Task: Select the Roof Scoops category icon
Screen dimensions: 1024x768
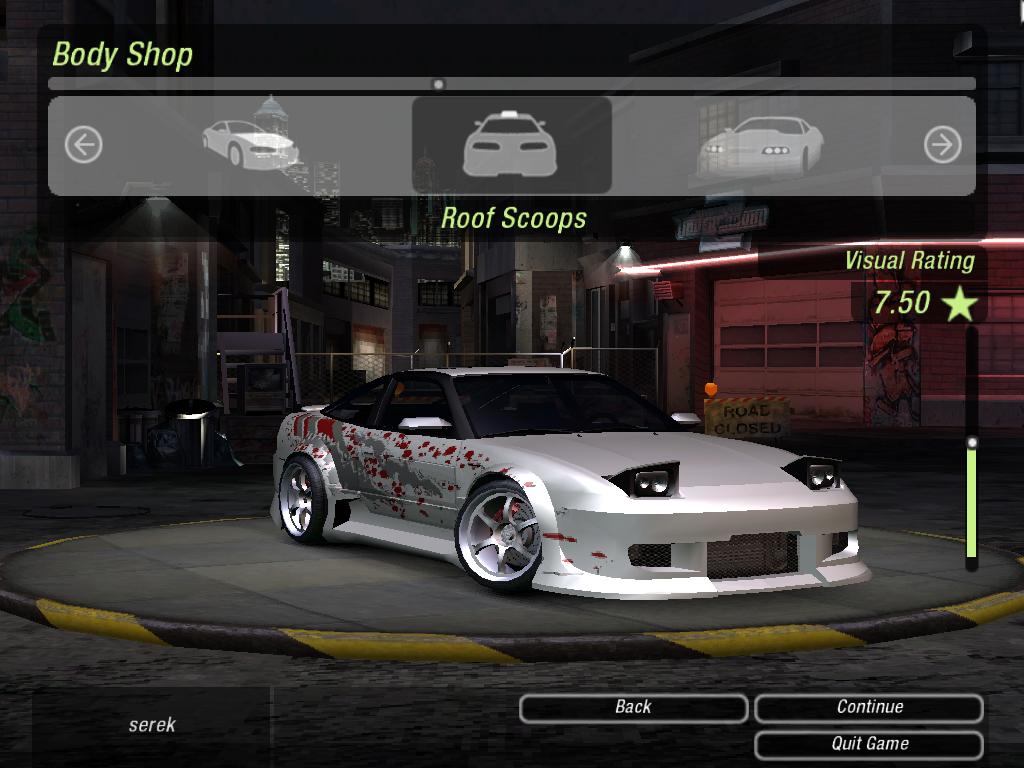Action: [x=511, y=146]
